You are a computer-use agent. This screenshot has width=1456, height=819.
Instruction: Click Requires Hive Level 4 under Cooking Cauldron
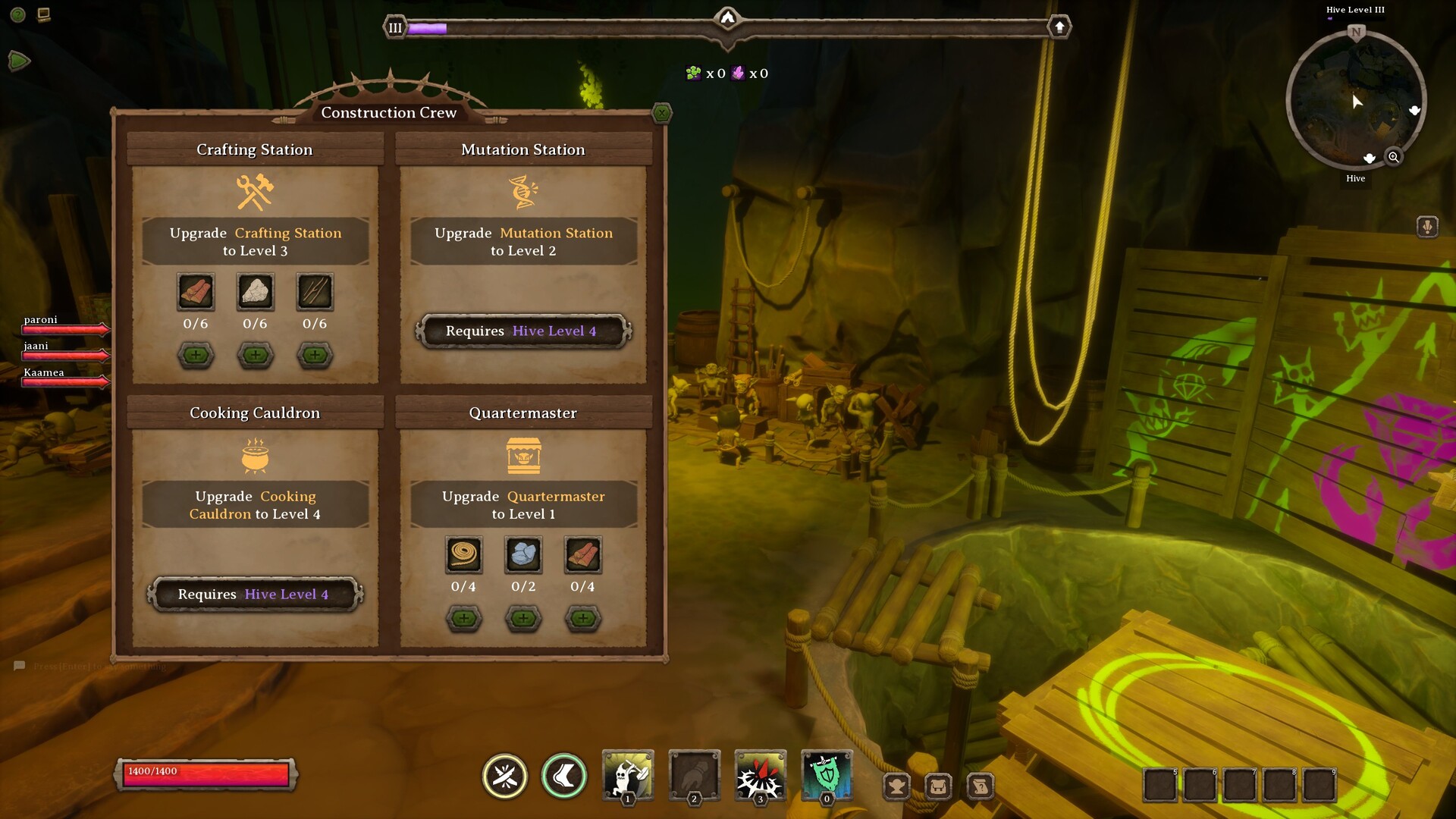(255, 595)
